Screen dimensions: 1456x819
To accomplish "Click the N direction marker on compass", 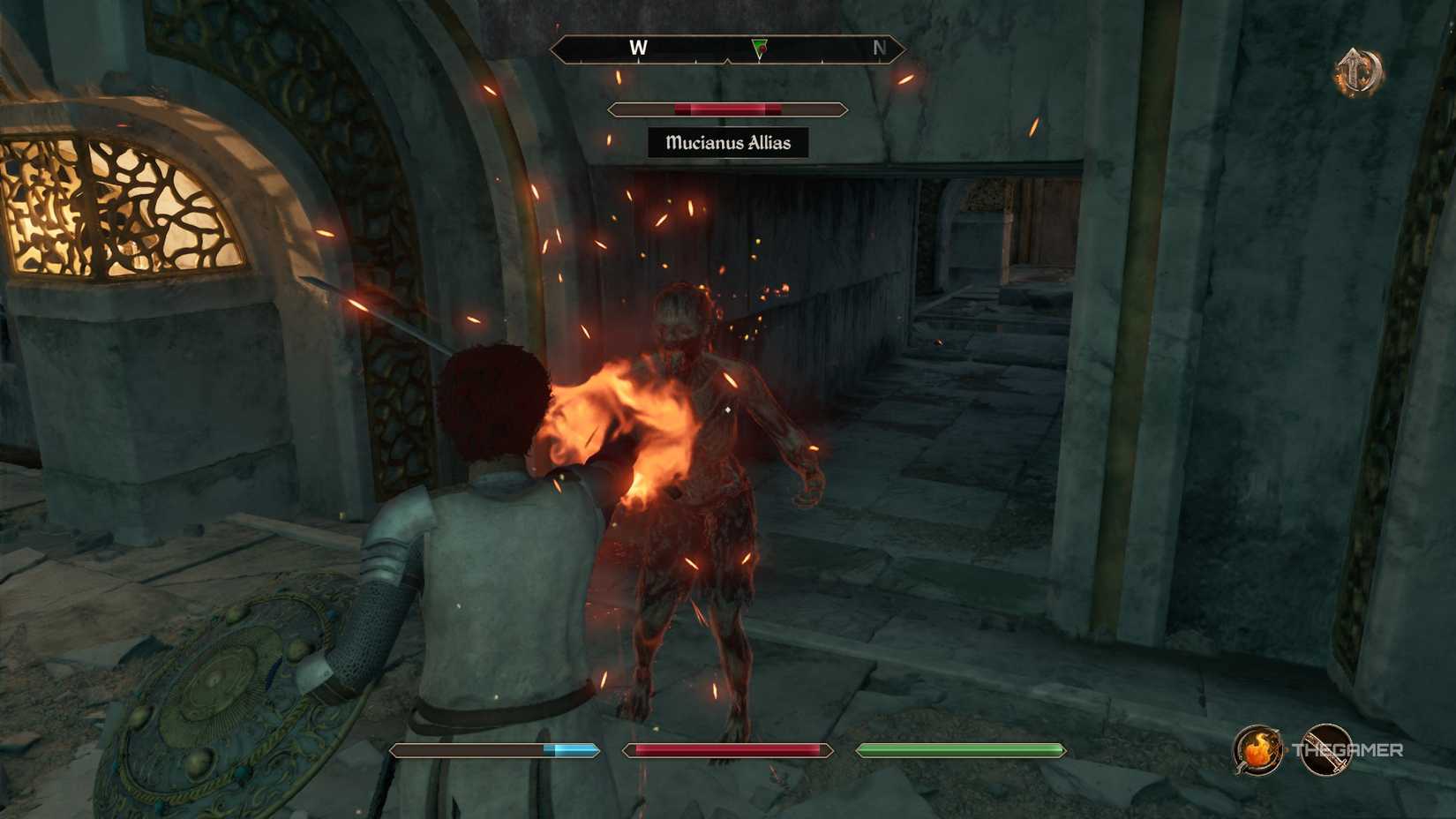I will click(x=879, y=49).
